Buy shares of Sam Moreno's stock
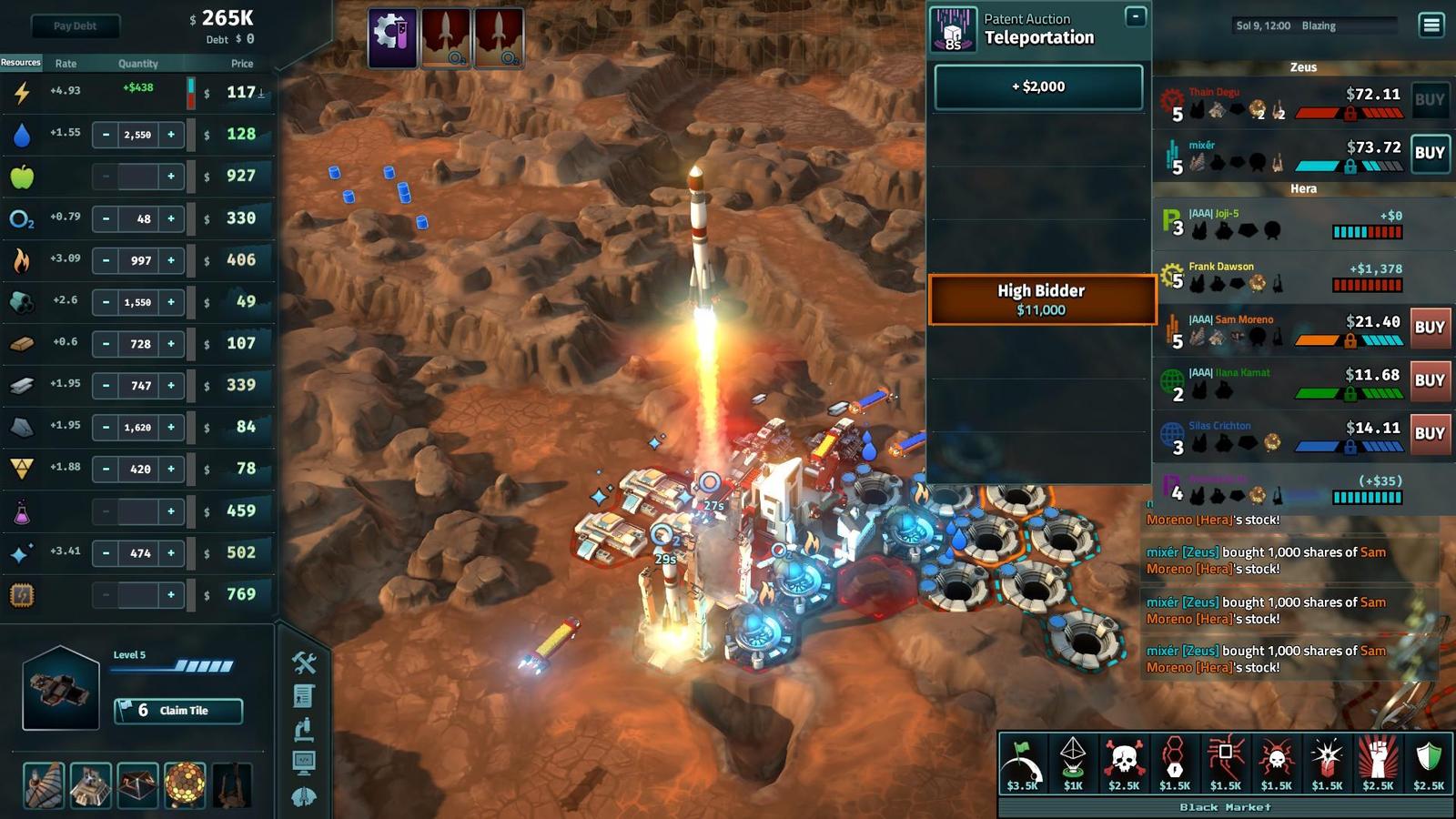The width and height of the screenshot is (1456, 819). (x=1429, y=328)
